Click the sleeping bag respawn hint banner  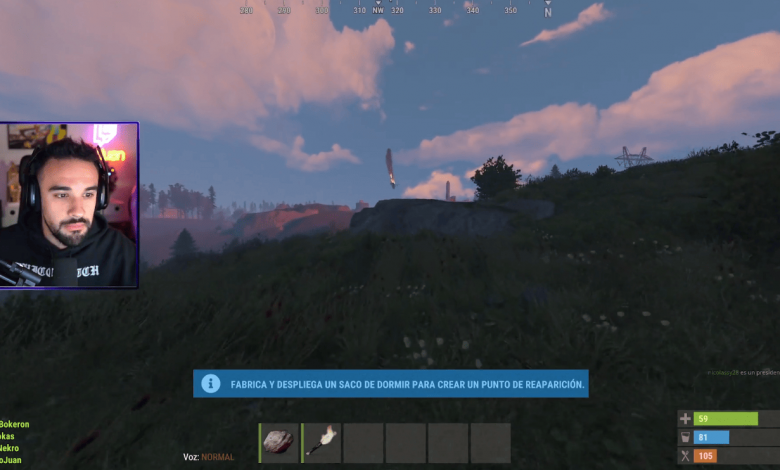click(391, 384)
